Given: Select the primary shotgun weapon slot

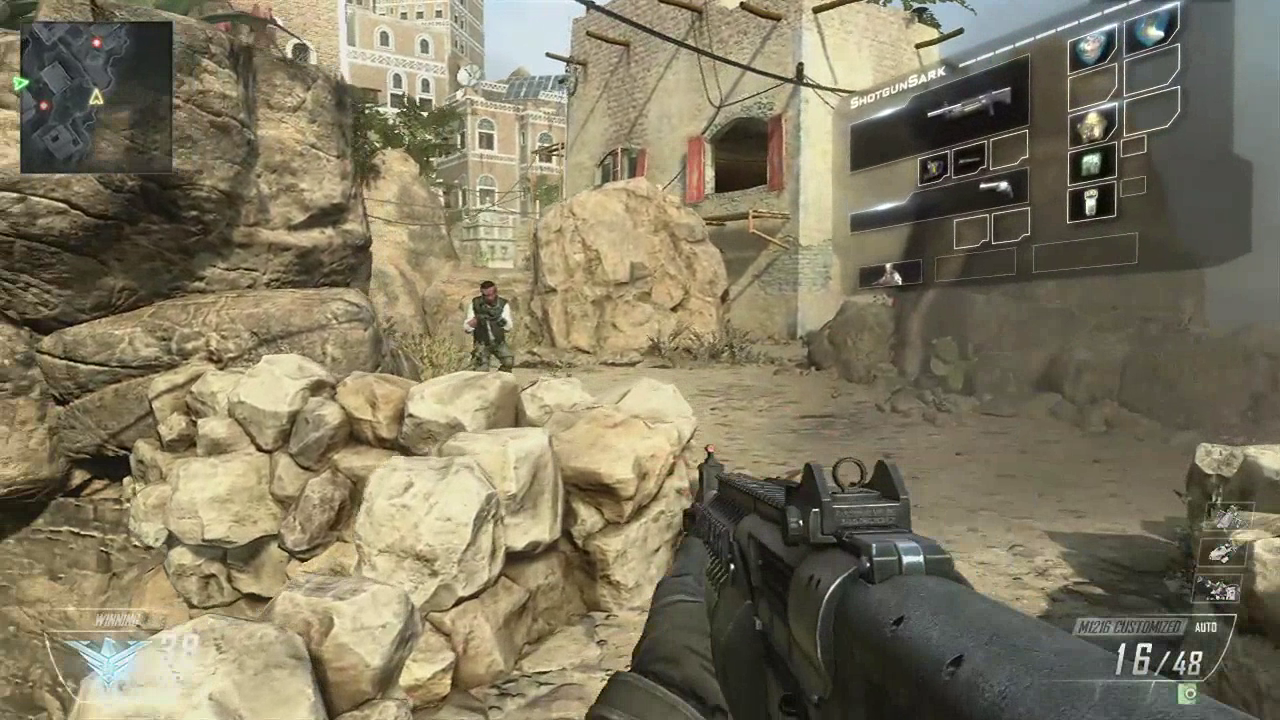Looking at the screenshot, I should tap(941, 114).
